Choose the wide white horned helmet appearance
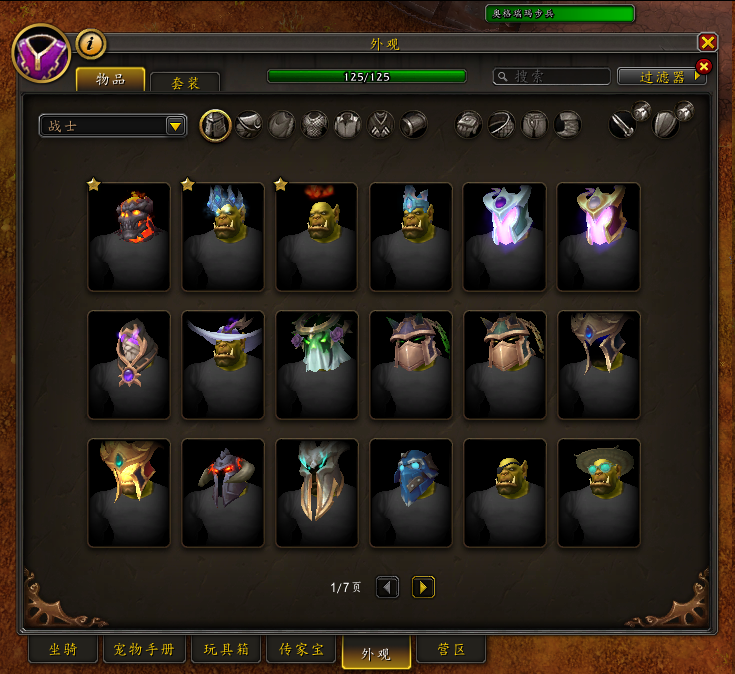 click(223, 364)
